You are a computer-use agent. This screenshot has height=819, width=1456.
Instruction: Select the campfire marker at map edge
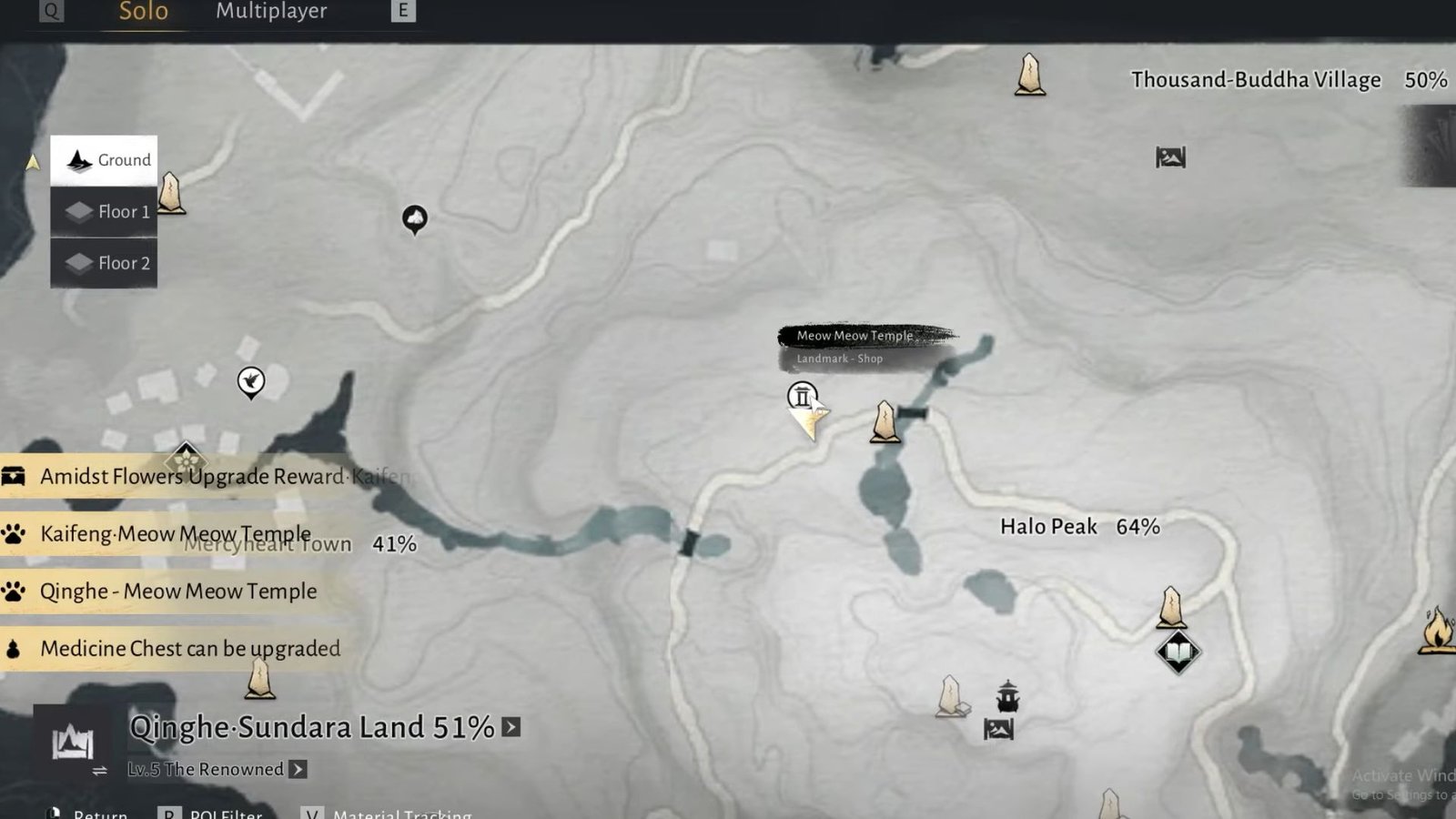click(x=1437, y=631)
